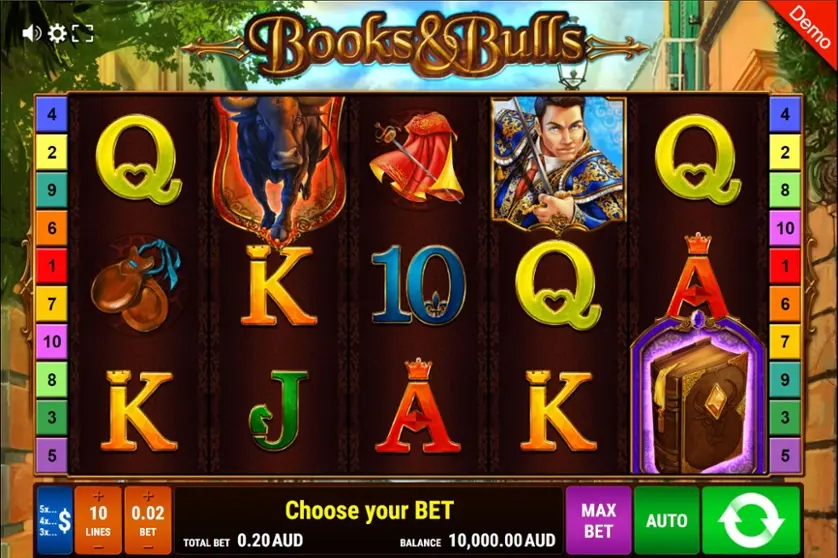Select the Max Bet button
Screen dimensions: 838x558
[x=598, y=520]
